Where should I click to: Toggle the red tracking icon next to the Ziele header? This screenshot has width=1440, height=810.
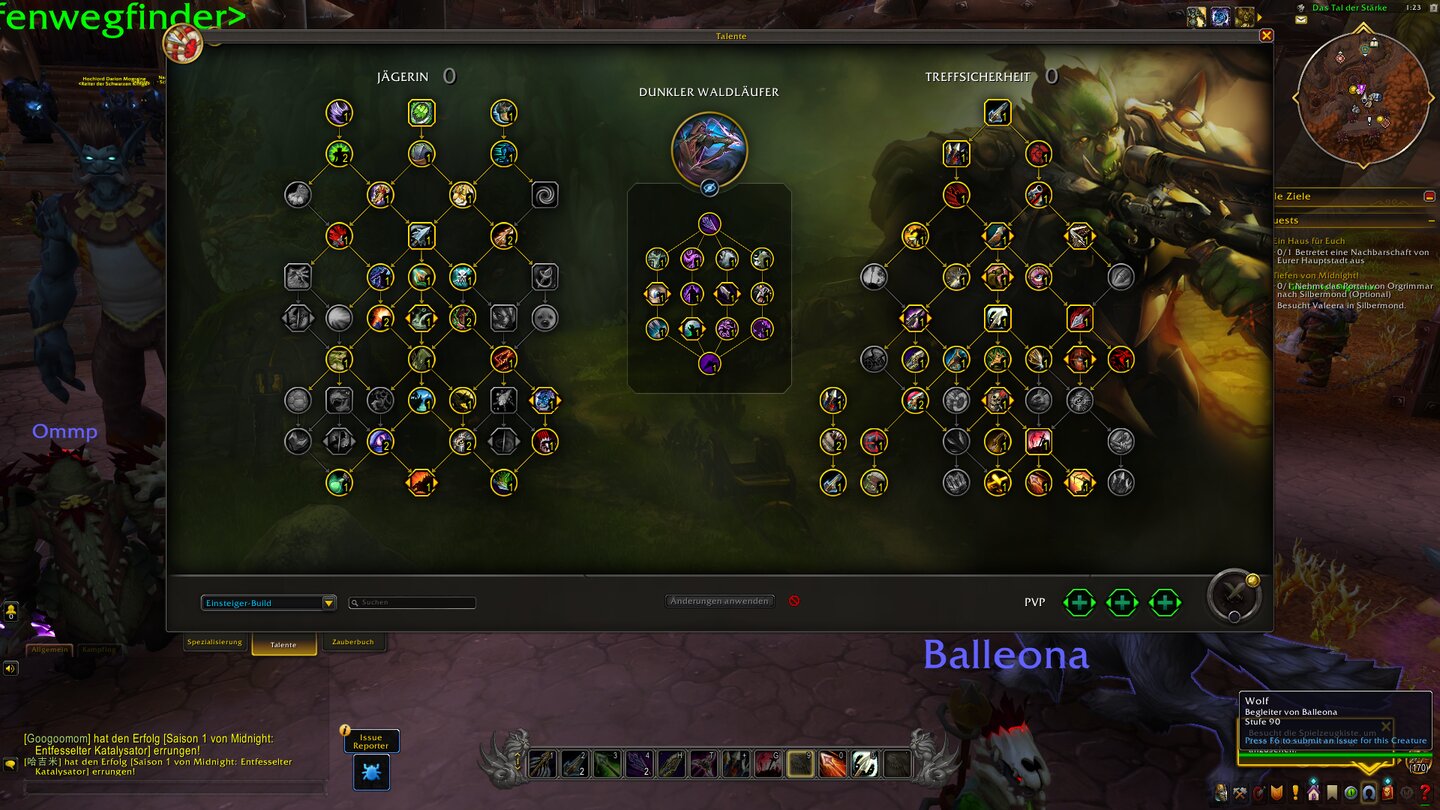point(1429,197)
